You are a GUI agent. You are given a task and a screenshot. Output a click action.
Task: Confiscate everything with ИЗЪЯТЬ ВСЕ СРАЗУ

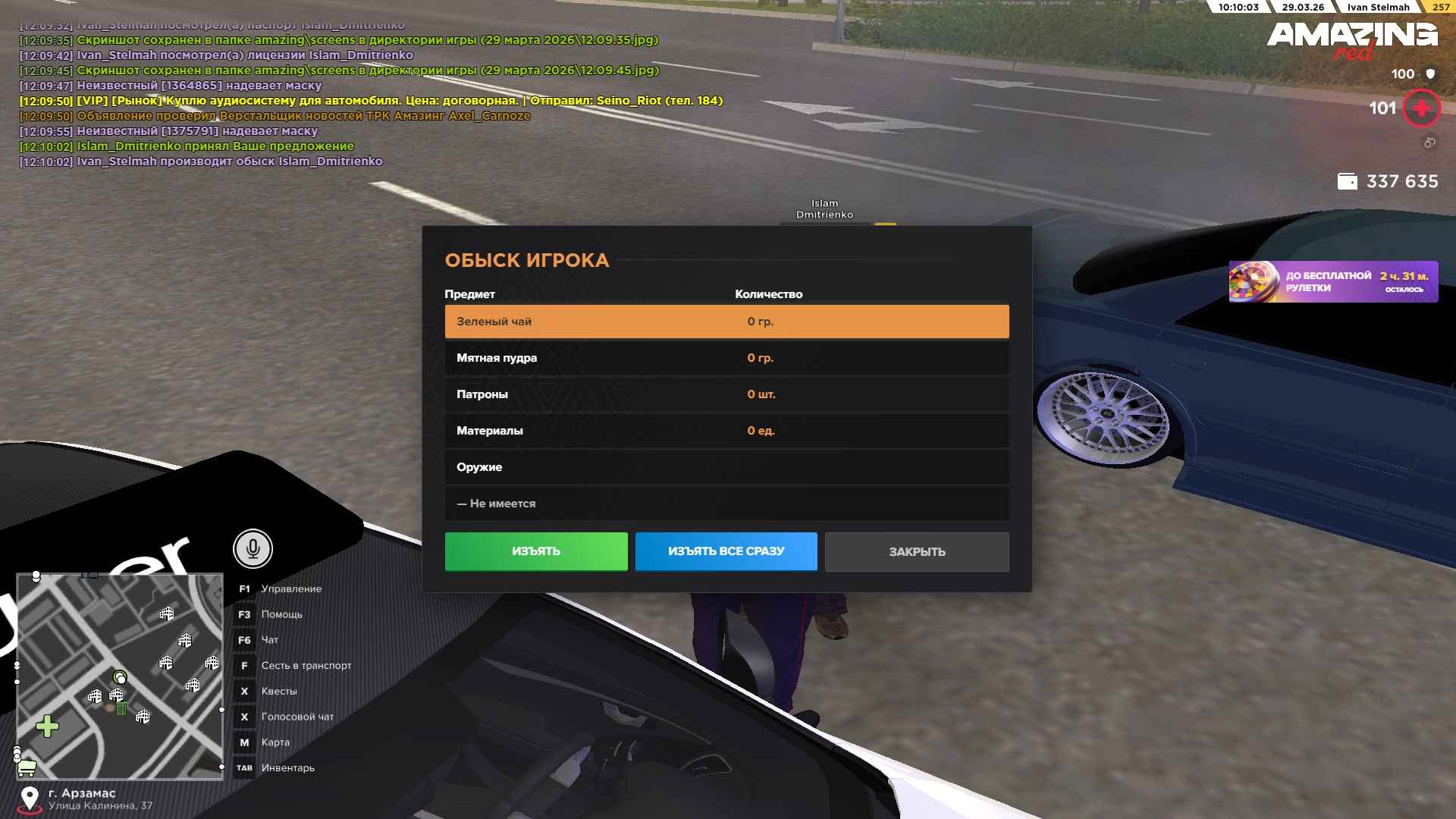[726, 551]
